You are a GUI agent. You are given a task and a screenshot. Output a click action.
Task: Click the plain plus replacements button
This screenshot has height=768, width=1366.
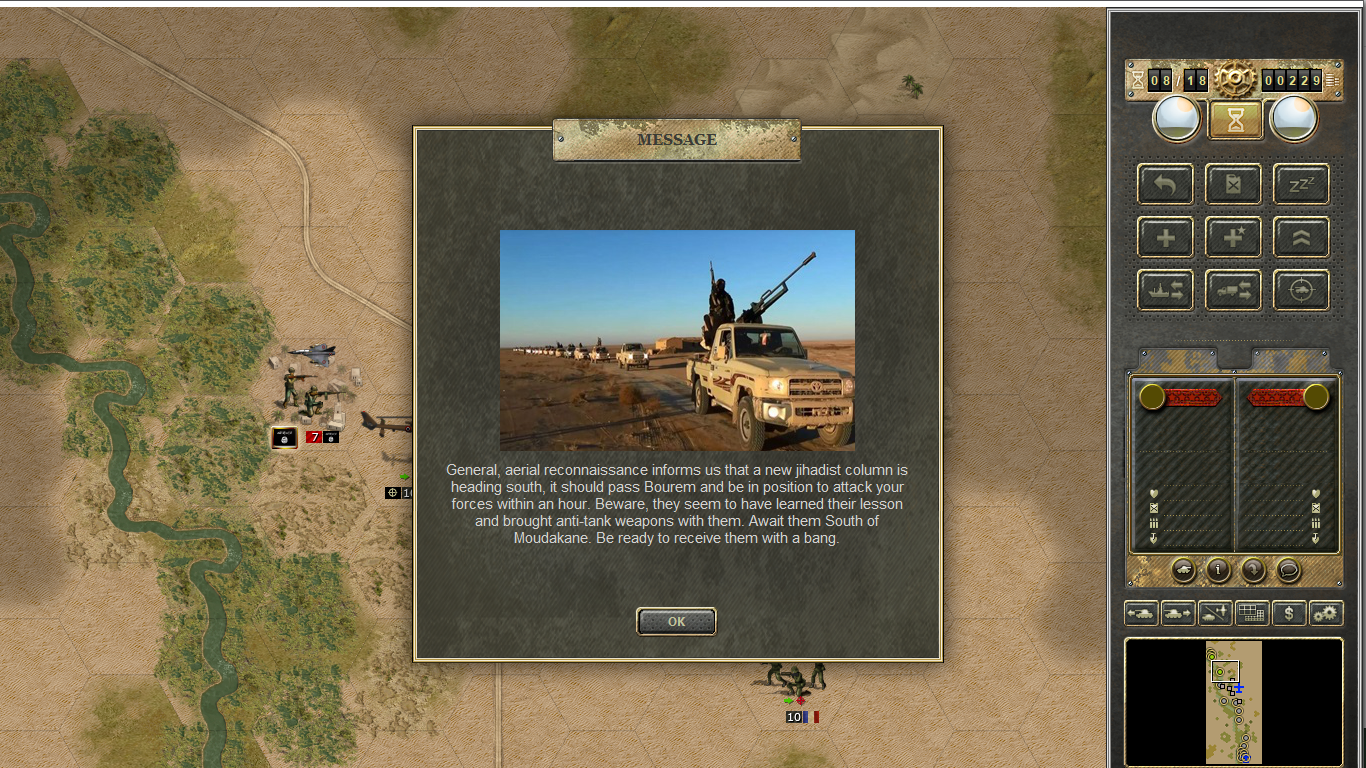(1165, 238)
